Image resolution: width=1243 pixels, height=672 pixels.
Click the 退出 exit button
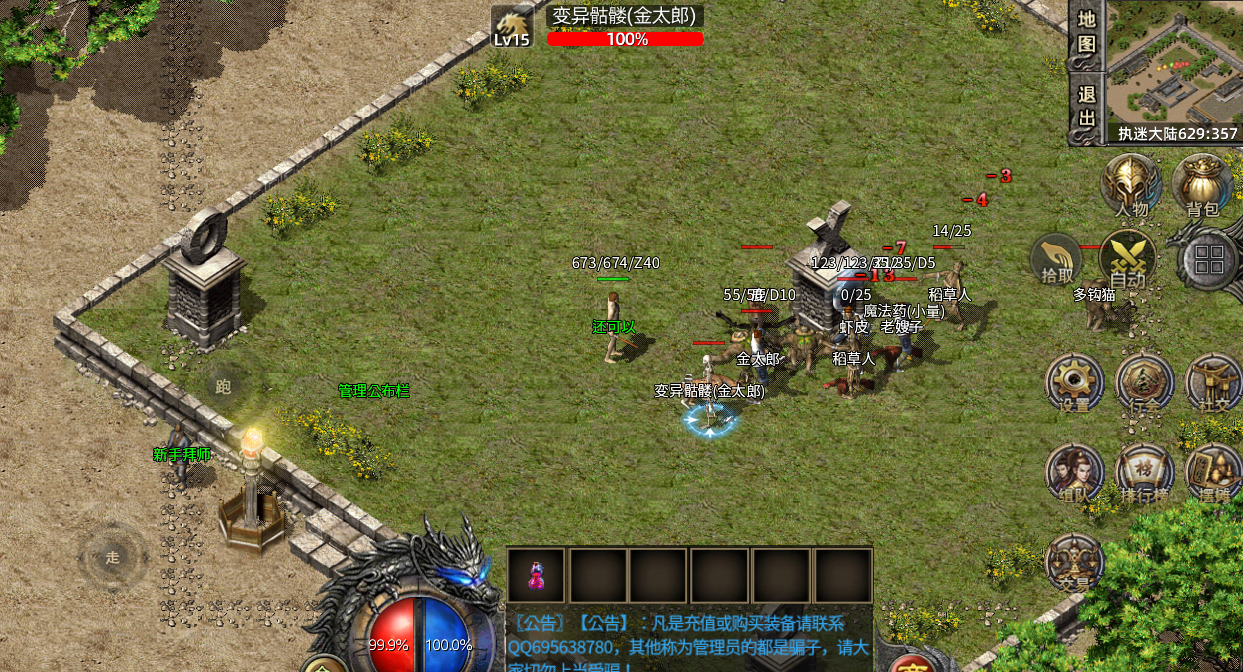pyautogui.click(x=1087, y=107)
